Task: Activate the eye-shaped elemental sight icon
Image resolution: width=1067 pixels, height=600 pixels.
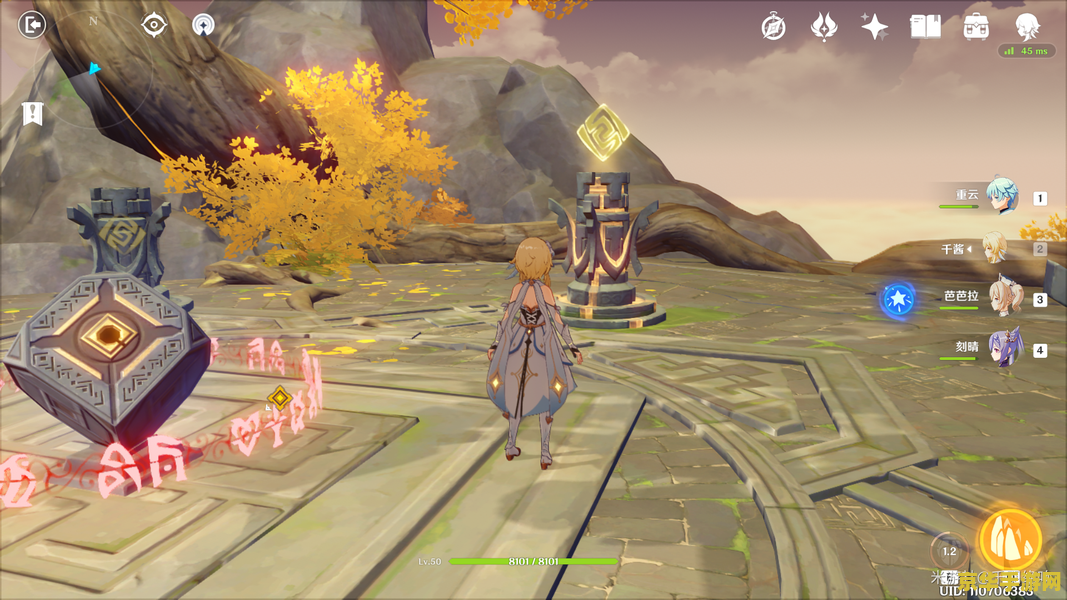Action: [154, 25]
